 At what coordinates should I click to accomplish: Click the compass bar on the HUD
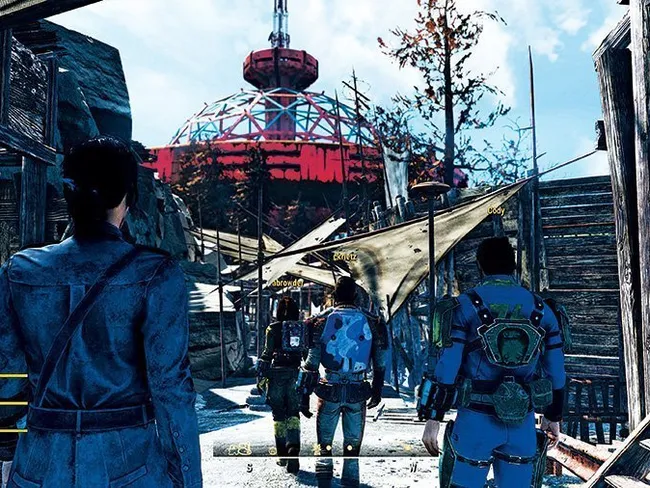click(323, 449)
